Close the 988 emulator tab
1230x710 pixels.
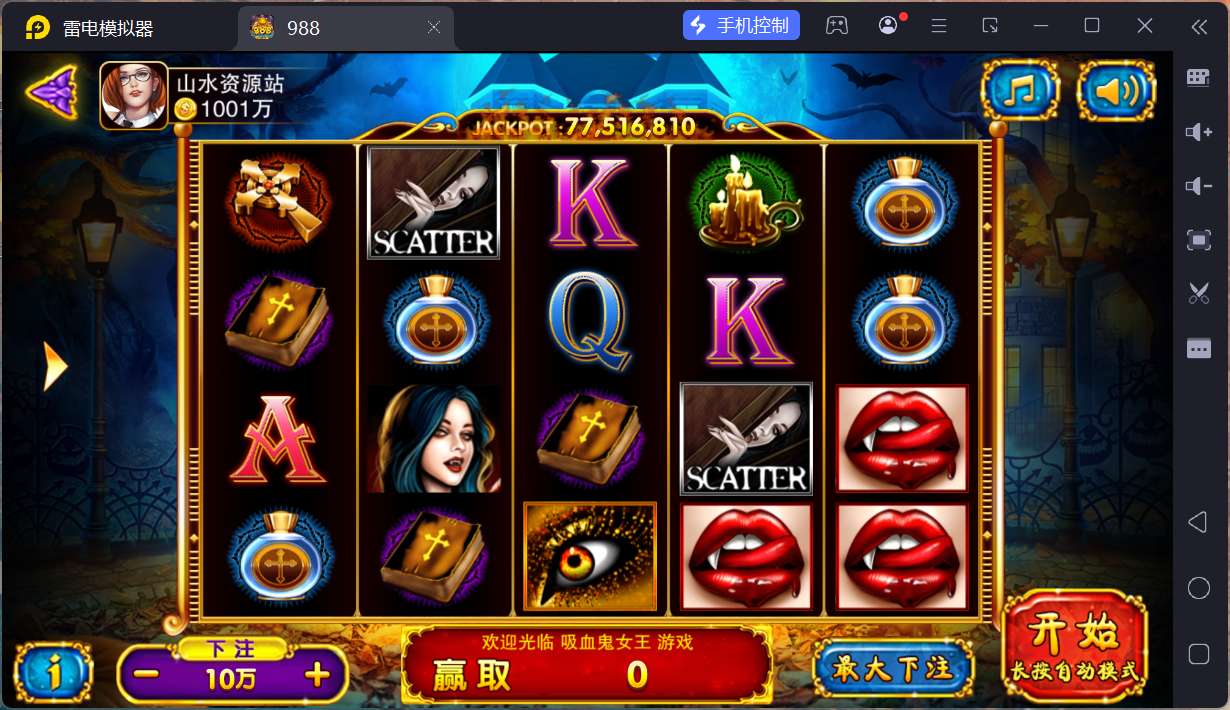pos(434,28)
